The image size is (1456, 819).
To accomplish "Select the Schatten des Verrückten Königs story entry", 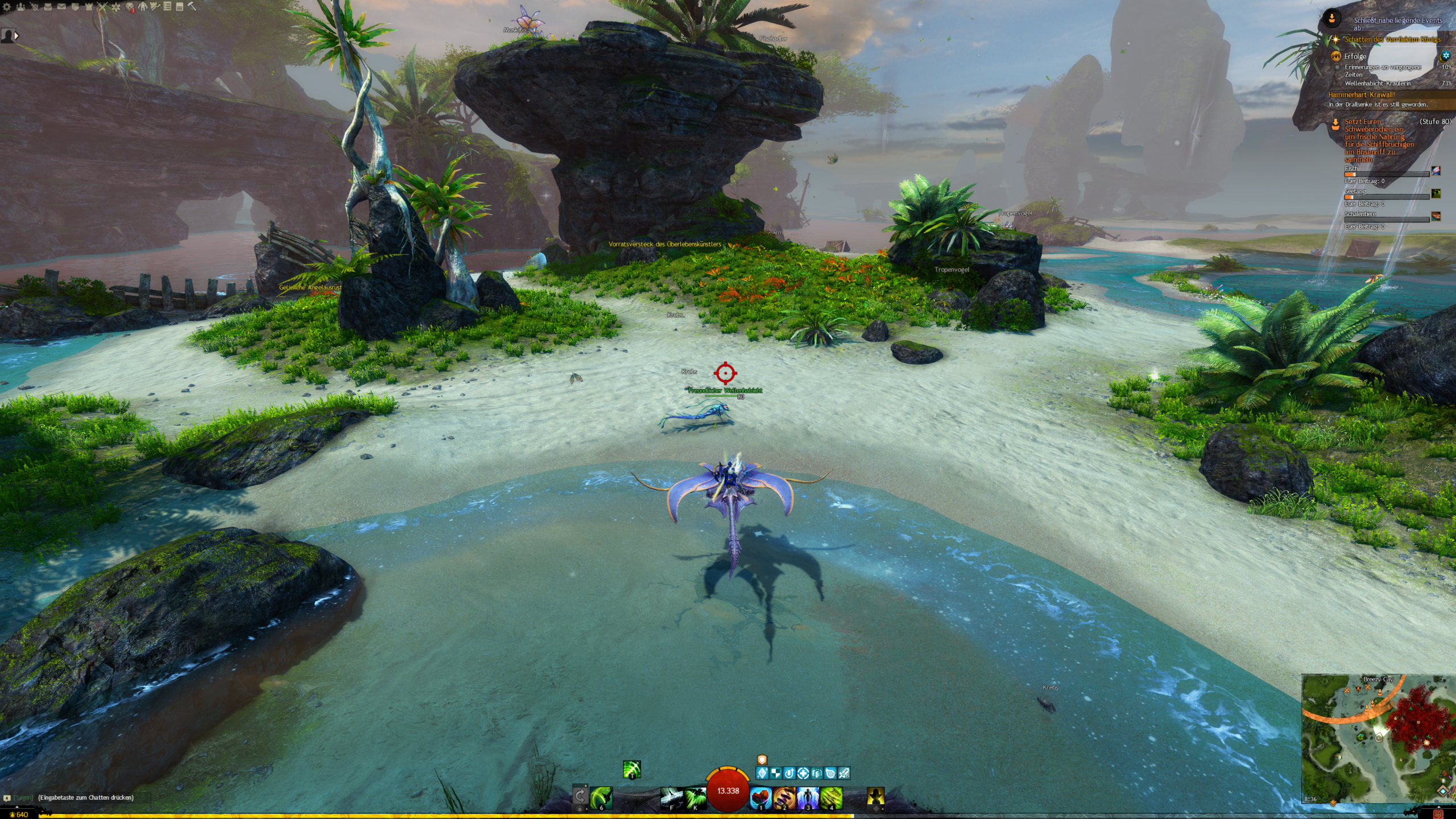I will point(1392,39).
